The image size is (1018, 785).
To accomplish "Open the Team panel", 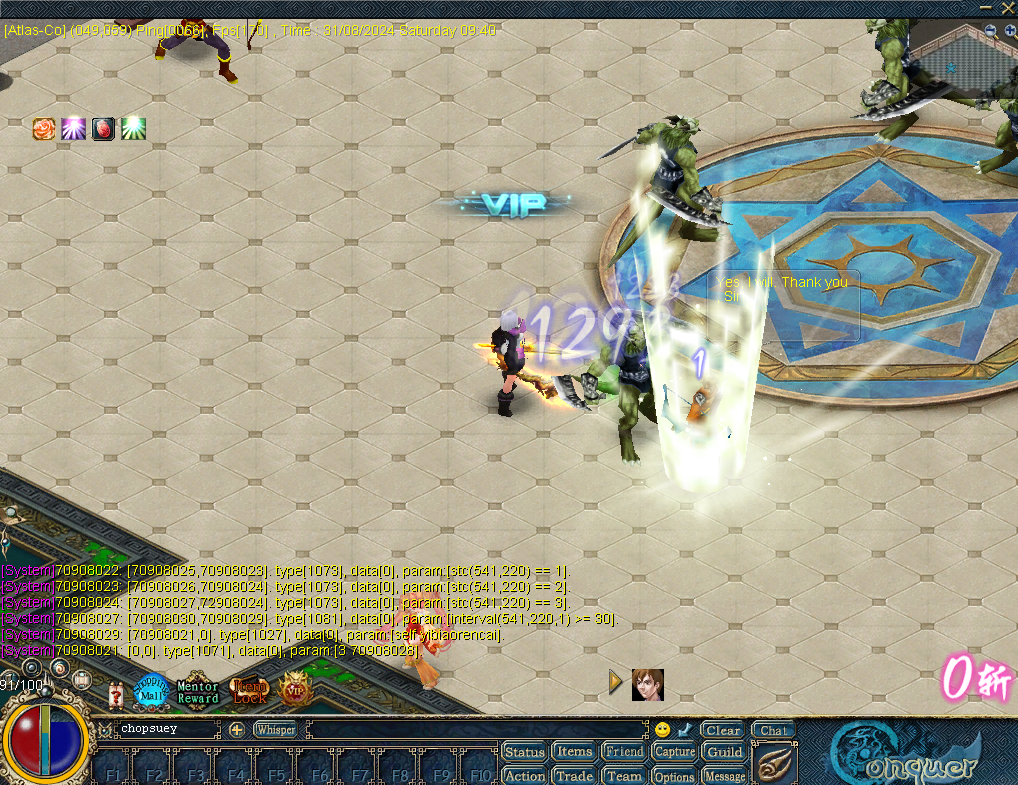I will click(624, 776).
